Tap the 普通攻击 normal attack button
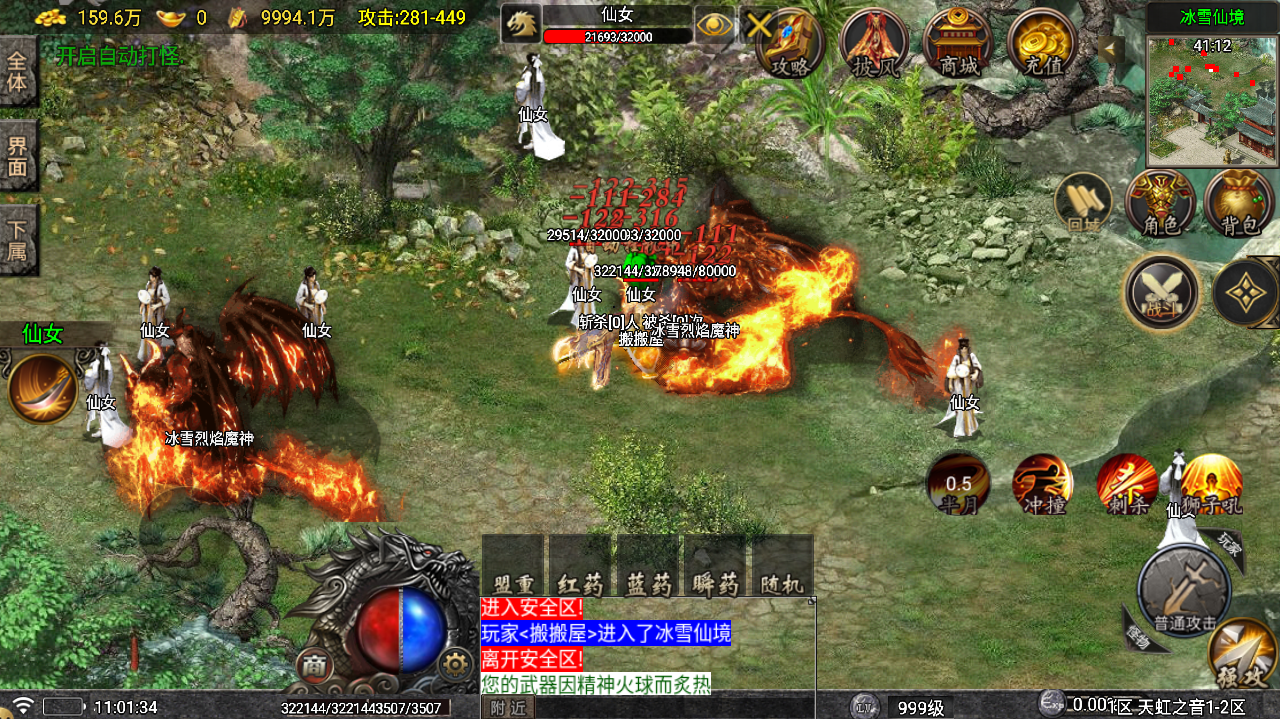Screen dimensions: 1280x719 (x=1185, y=592)
